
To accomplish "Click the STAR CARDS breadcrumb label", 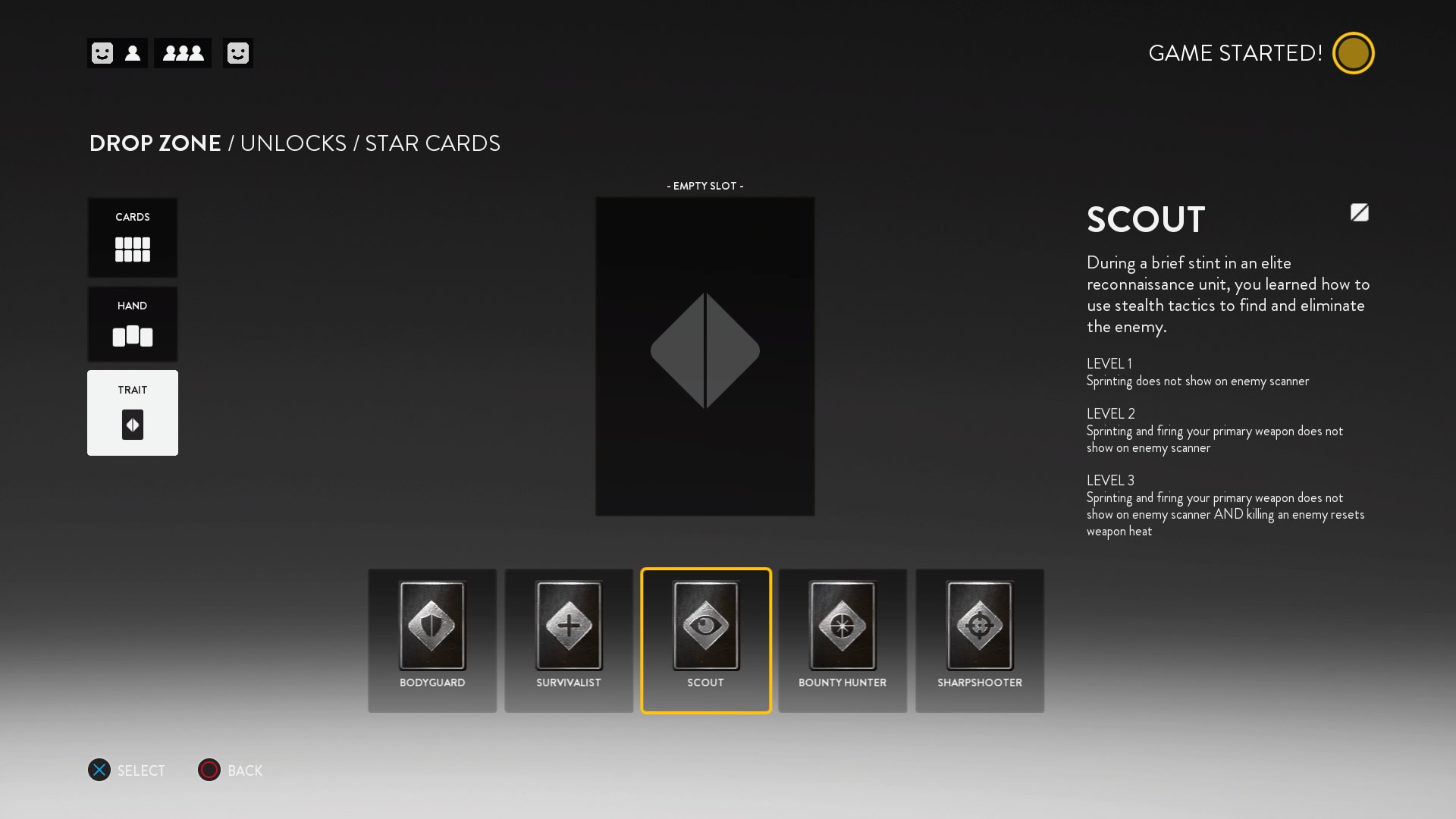I will (431, 143).
